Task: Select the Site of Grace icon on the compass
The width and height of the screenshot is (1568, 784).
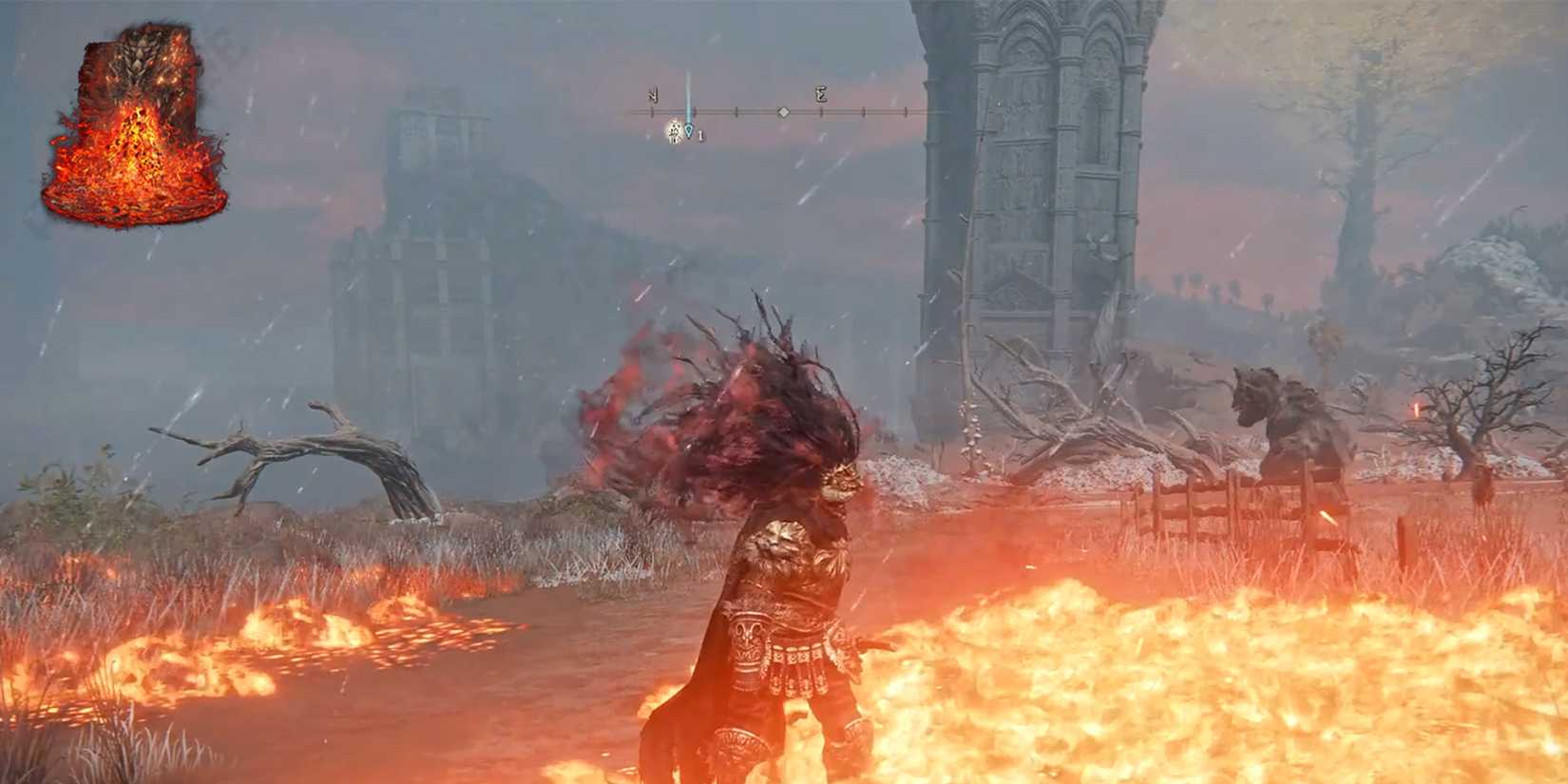Action: point(675,130)
